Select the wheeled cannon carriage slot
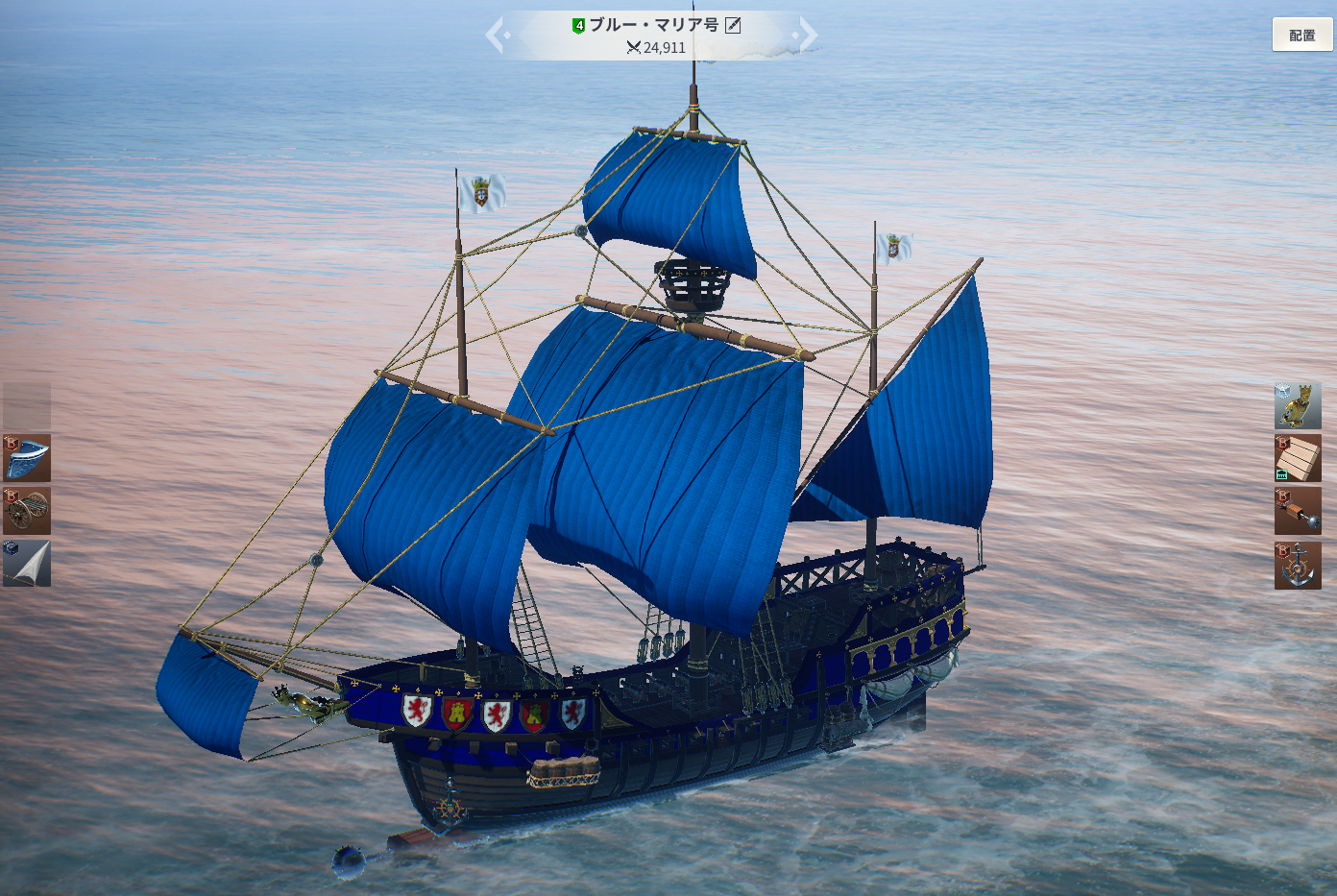Viewport: 1337px width, 896px height. click(x=27, y=510)
